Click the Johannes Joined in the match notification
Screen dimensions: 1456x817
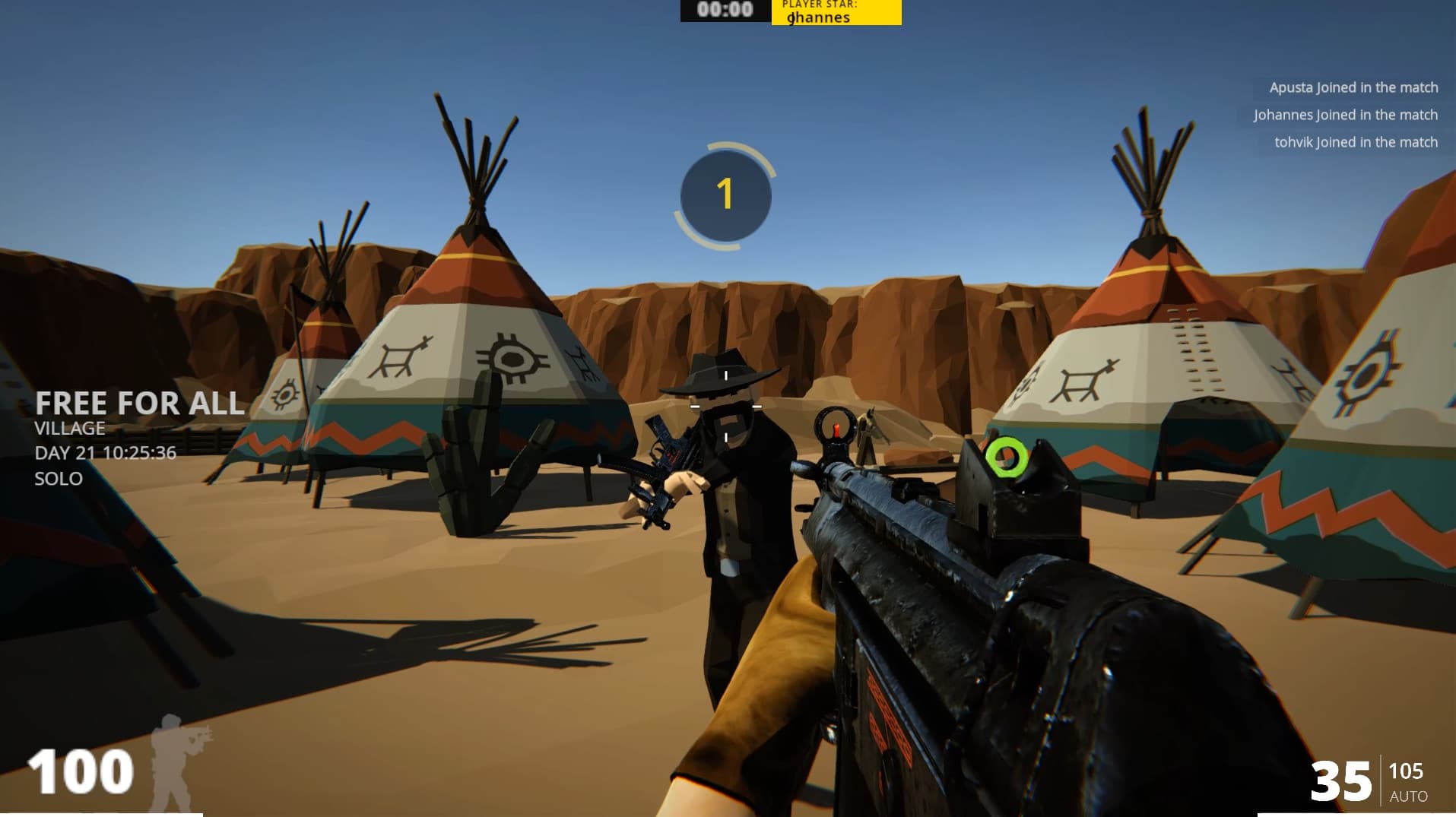click(x=1346, y=115)
